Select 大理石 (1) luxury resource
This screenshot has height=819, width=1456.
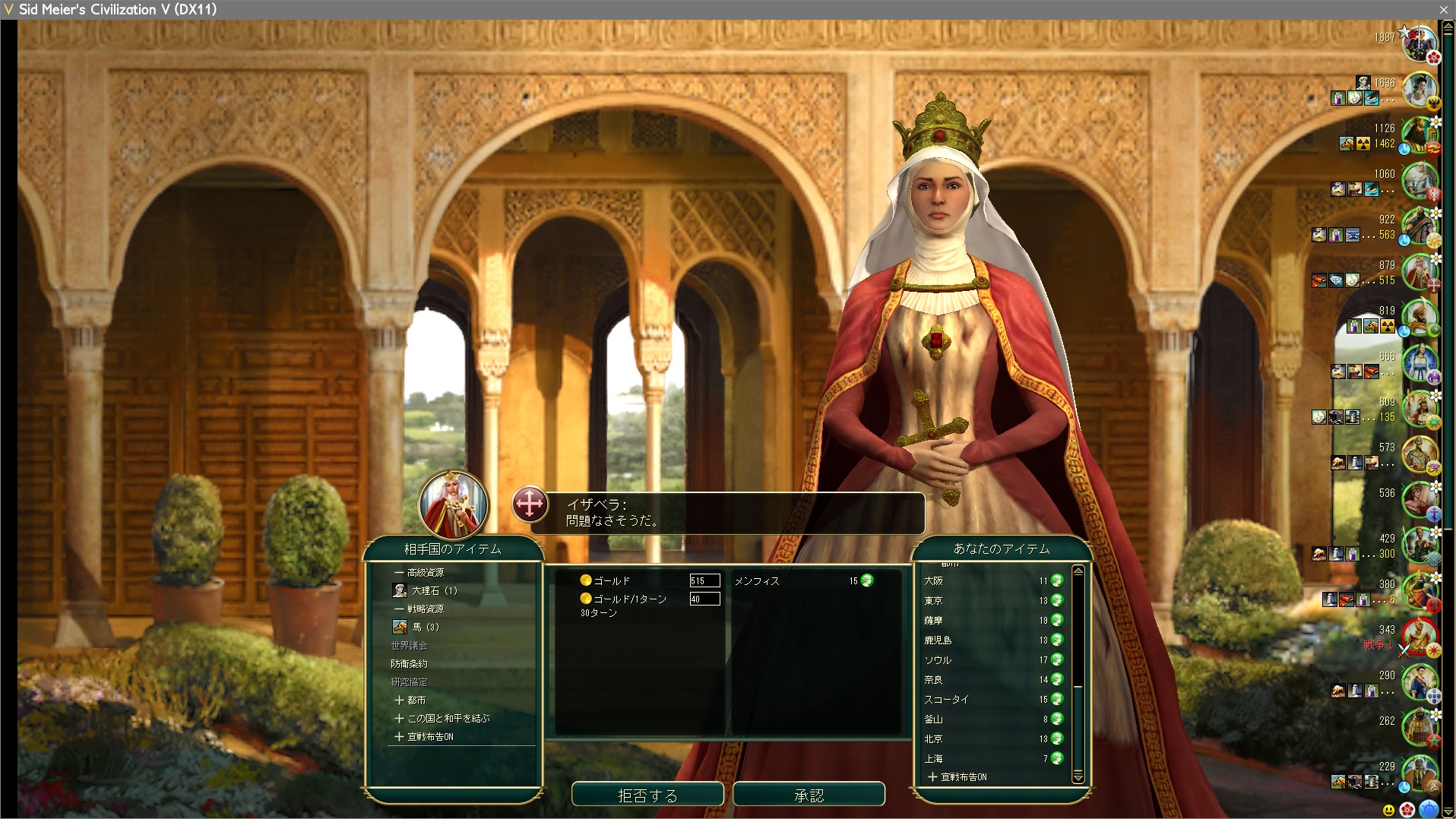coord(434,590)
